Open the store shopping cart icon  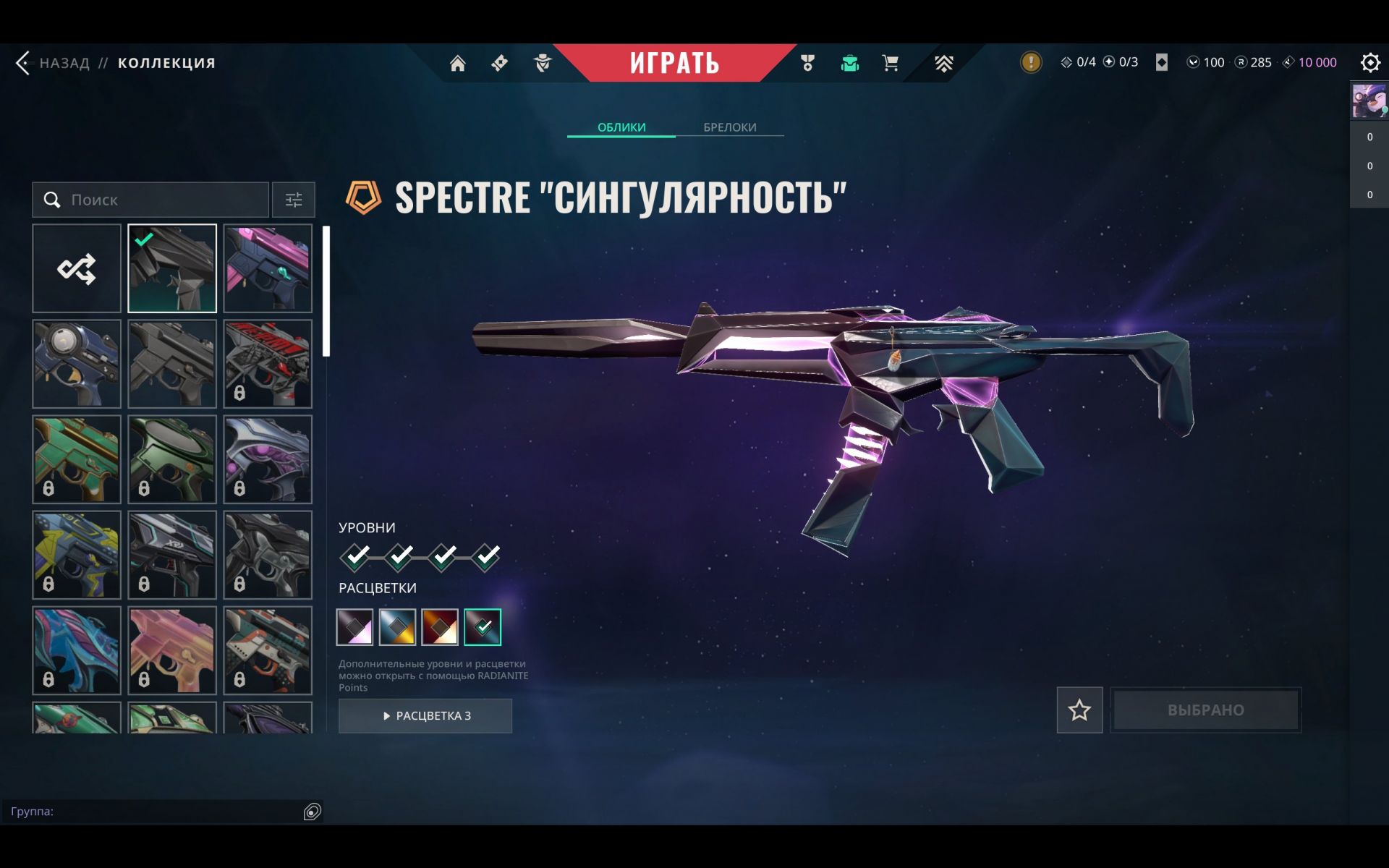(x=891, y=64)
